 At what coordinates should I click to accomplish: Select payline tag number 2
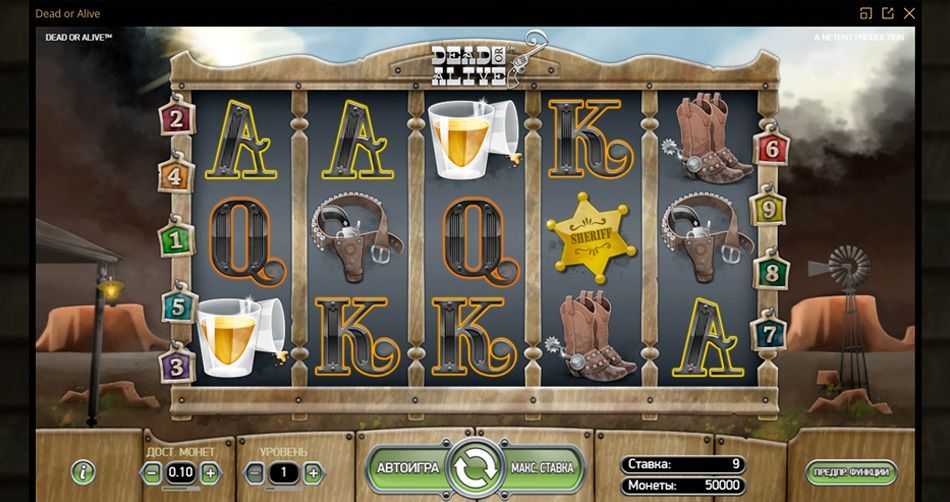177,120
